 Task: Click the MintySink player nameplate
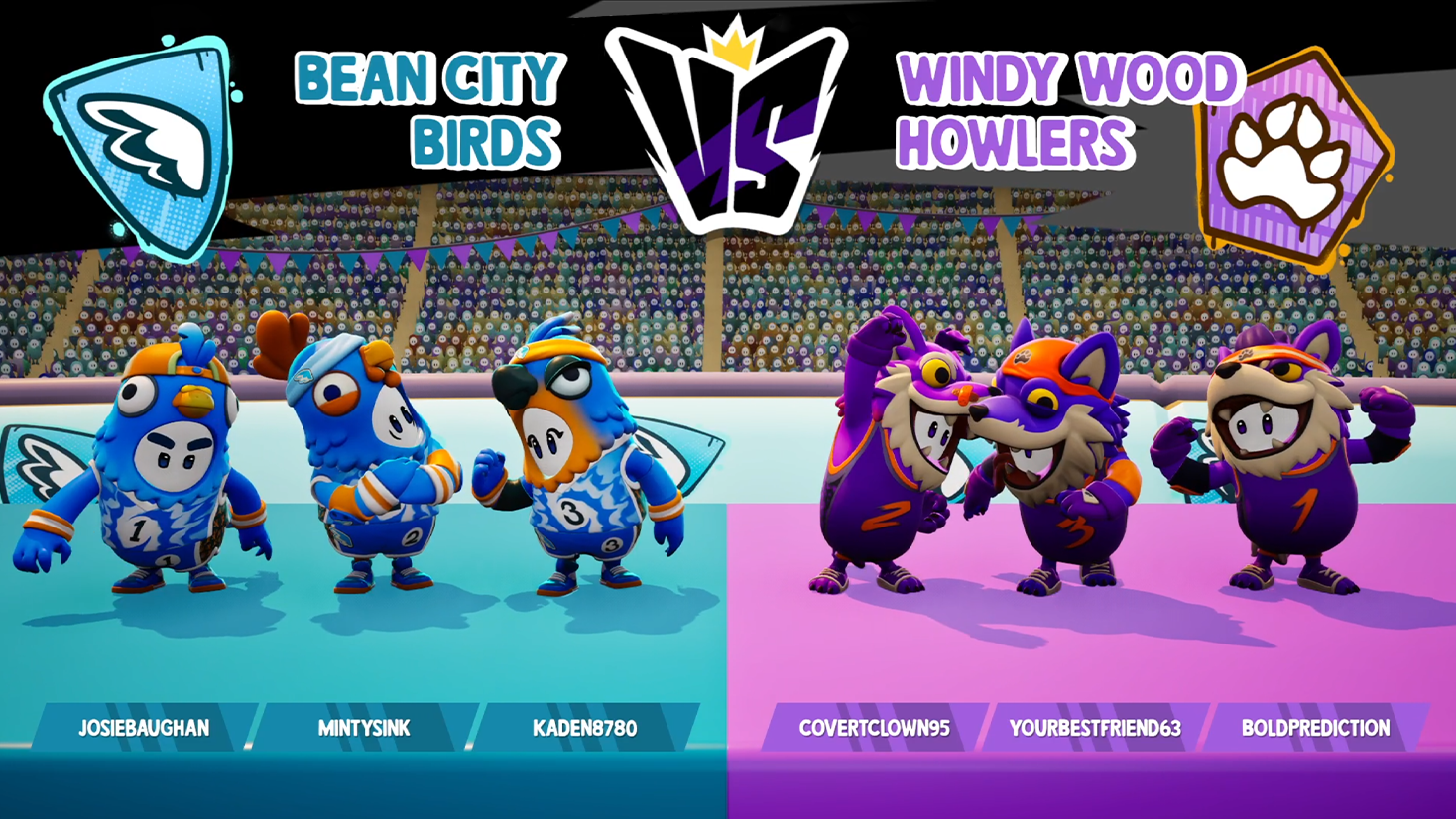364,728
